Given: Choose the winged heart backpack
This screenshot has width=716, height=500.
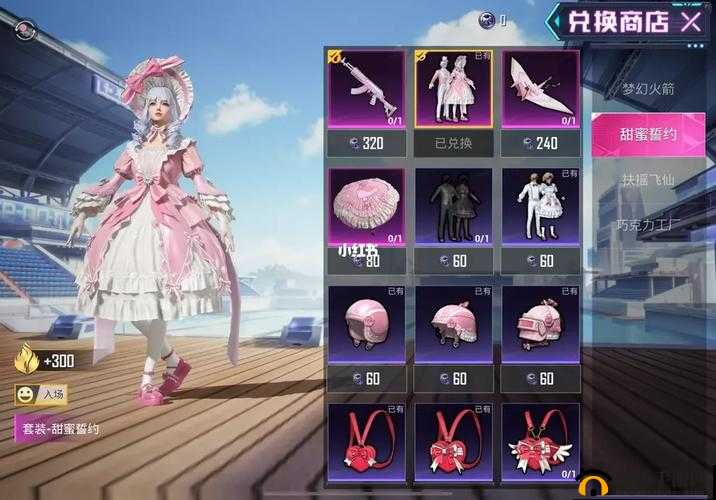Looking at the screenshot, I should (x=540, y=440).
